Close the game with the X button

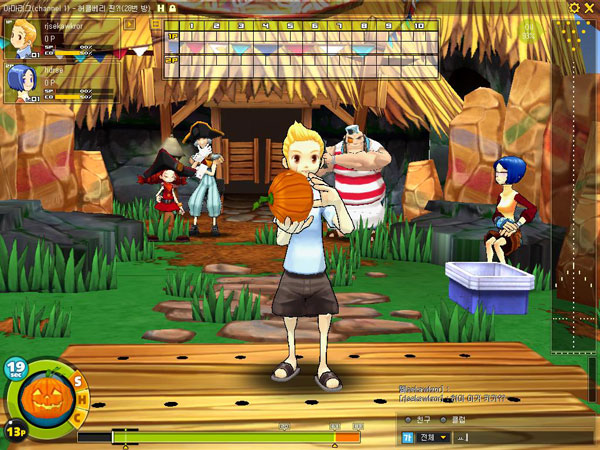pyautogui.click(x=590, y=7)
